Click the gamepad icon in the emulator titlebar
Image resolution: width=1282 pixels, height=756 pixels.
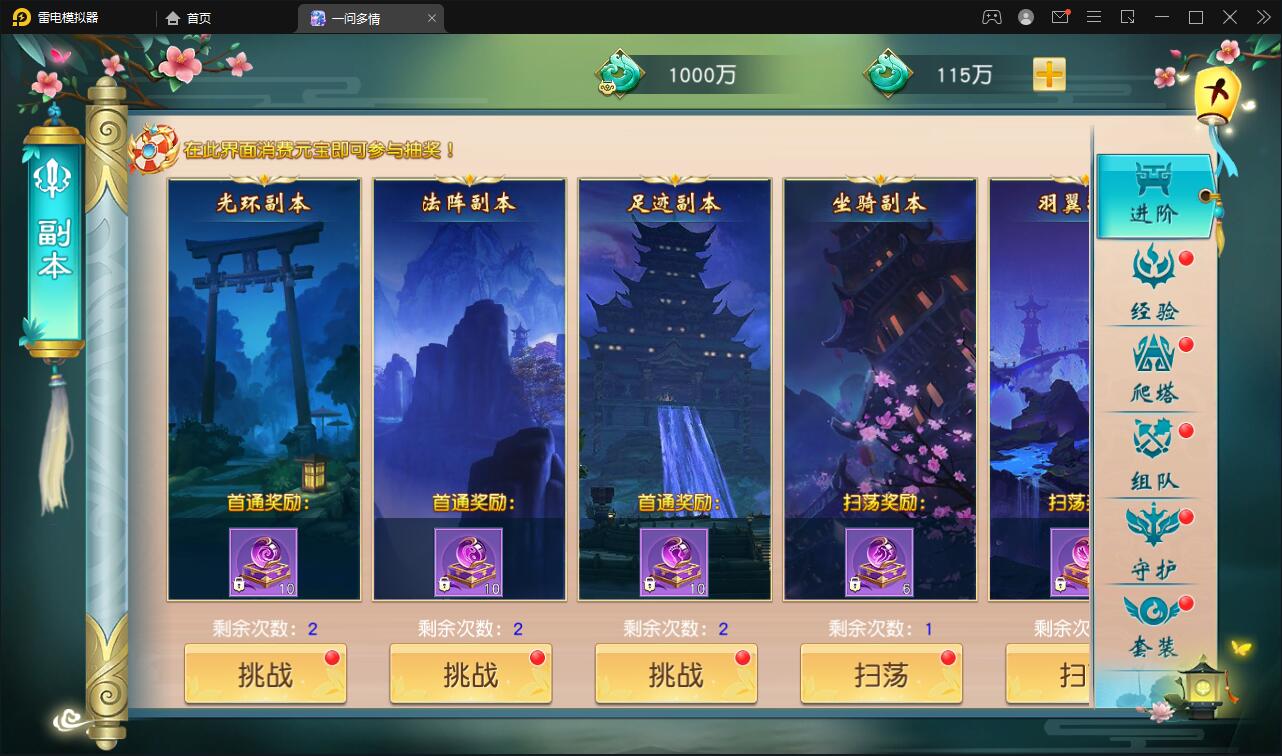(990, 17)
